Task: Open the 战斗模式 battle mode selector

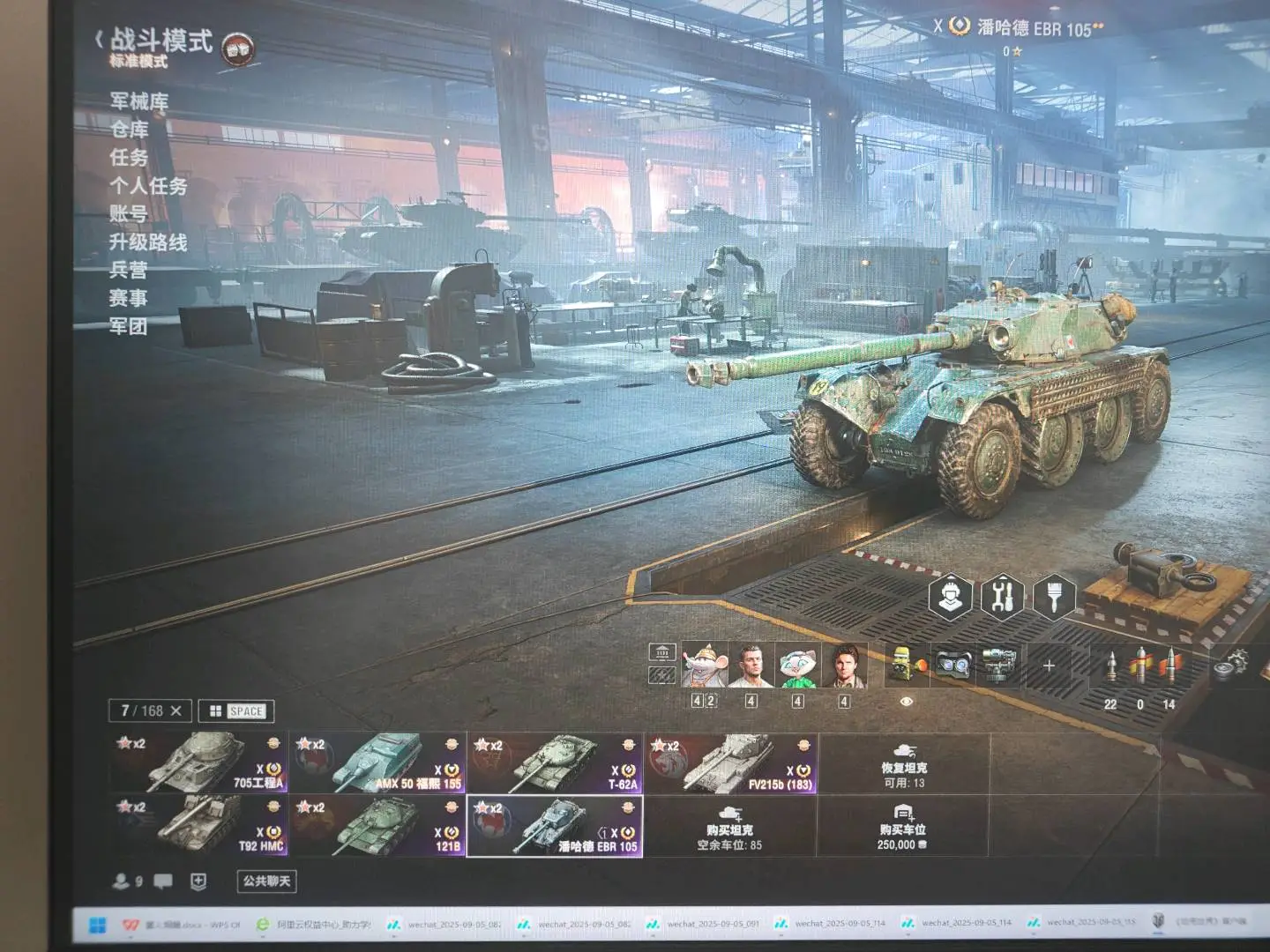Action: (160, 42)
